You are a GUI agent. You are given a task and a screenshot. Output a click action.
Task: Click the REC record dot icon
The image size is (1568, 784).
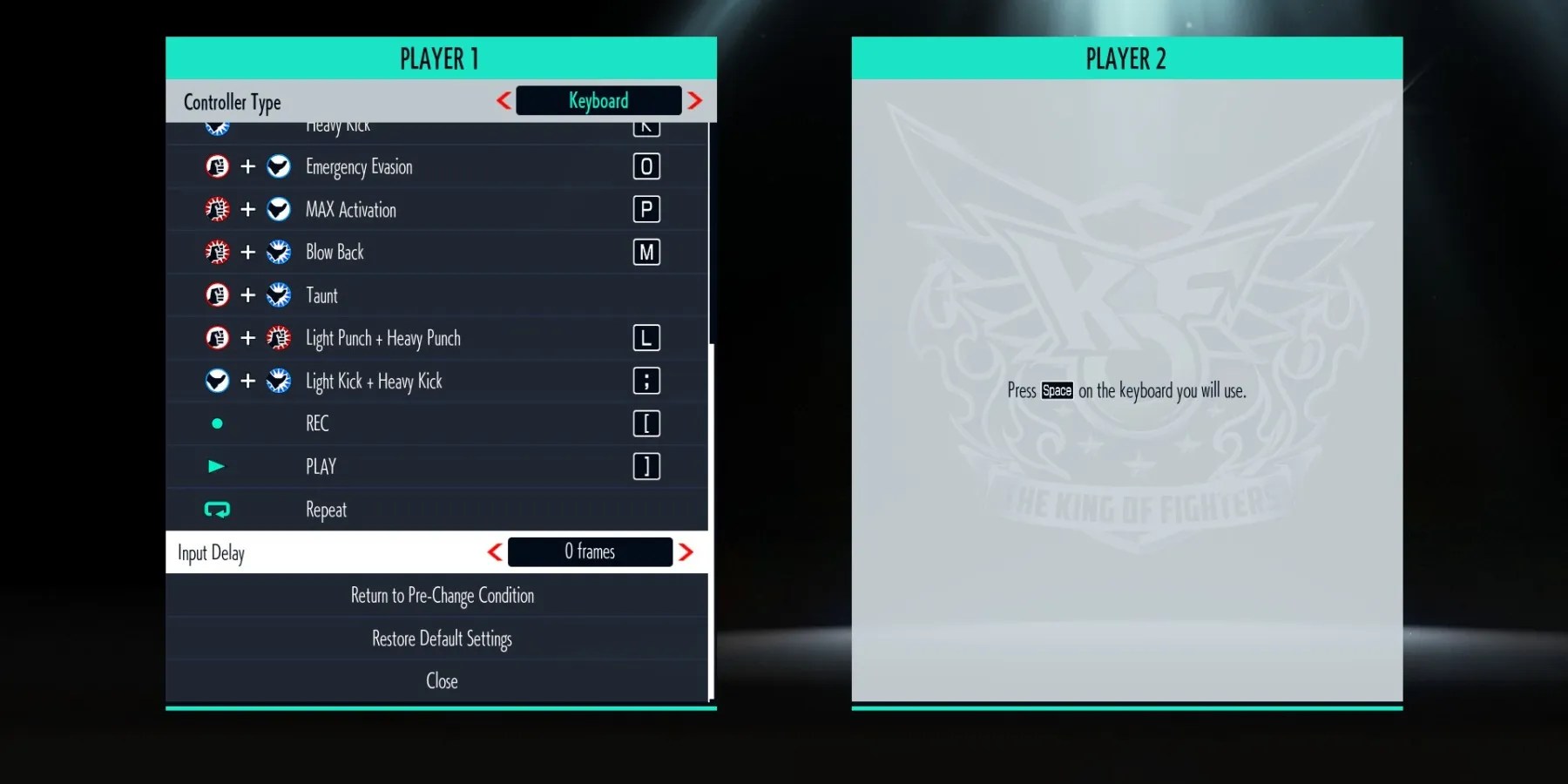(217, 423)
